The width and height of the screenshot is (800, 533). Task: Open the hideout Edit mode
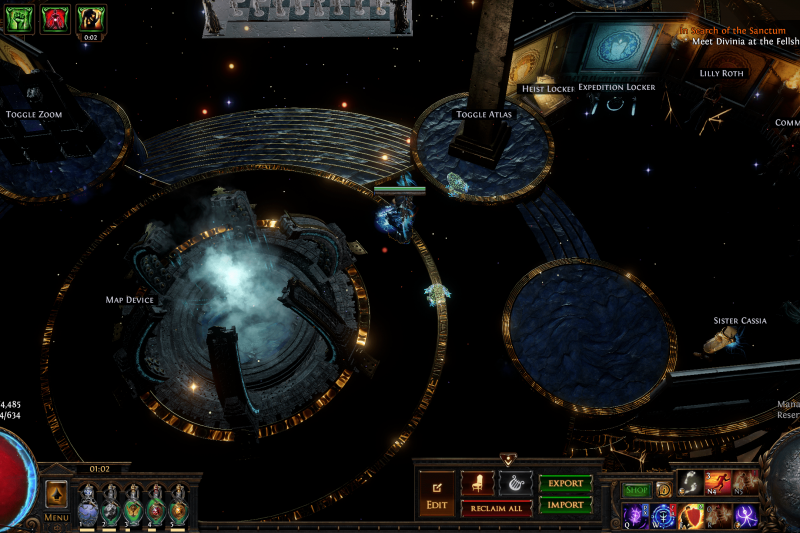(x=436, y=494)
